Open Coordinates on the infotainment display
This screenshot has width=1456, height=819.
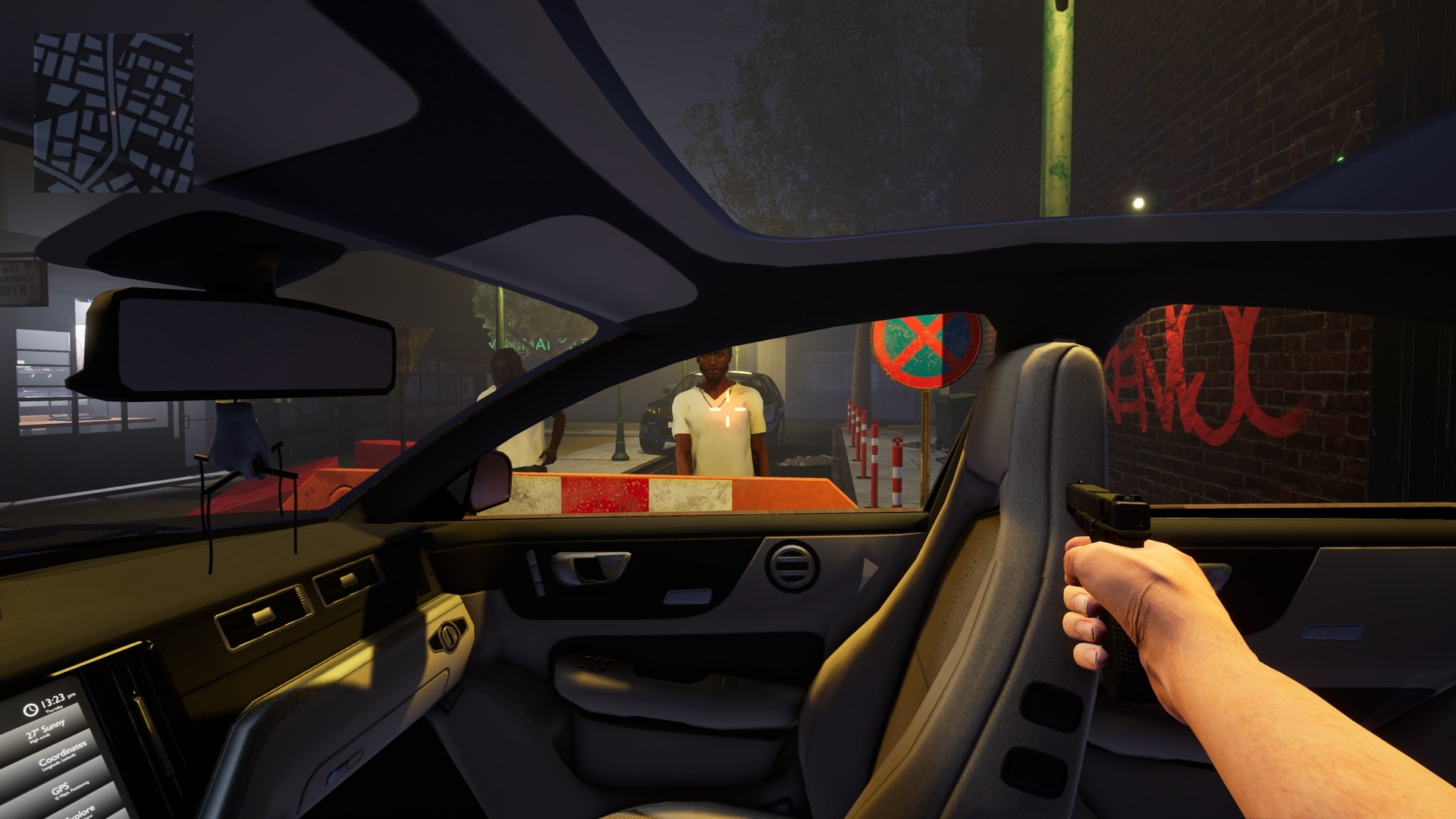point(63,755)
